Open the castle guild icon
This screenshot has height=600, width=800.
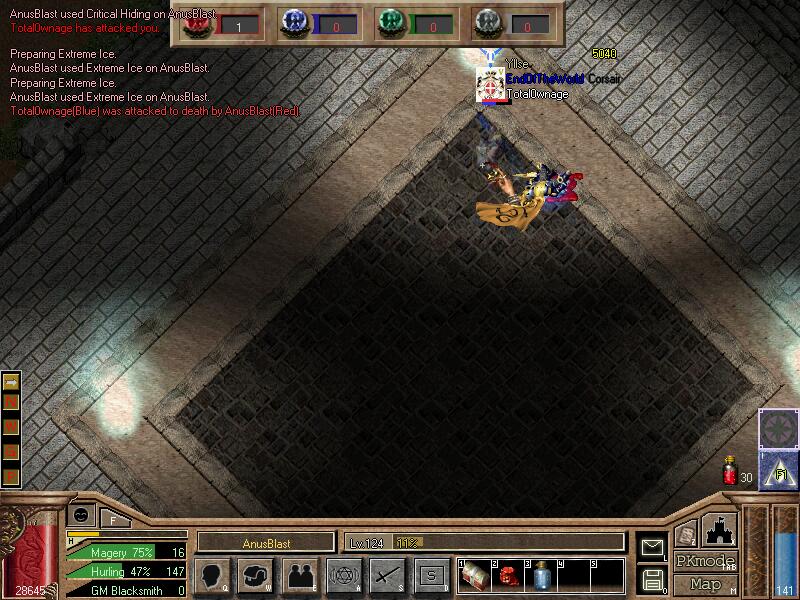tap(721, 530)
